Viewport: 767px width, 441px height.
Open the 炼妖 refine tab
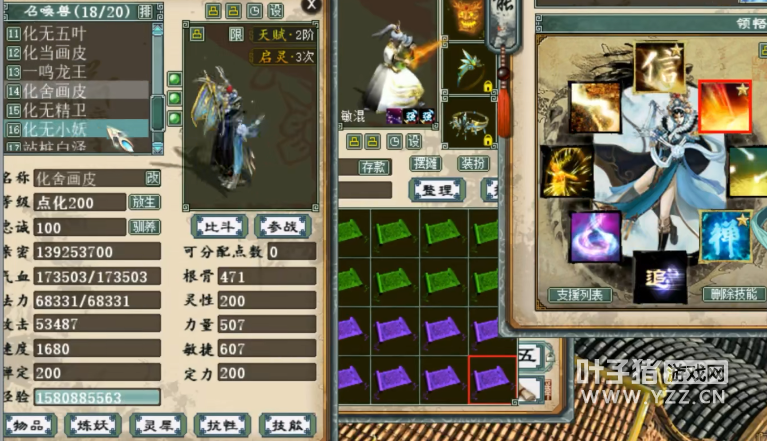click(x=92, y=425)
